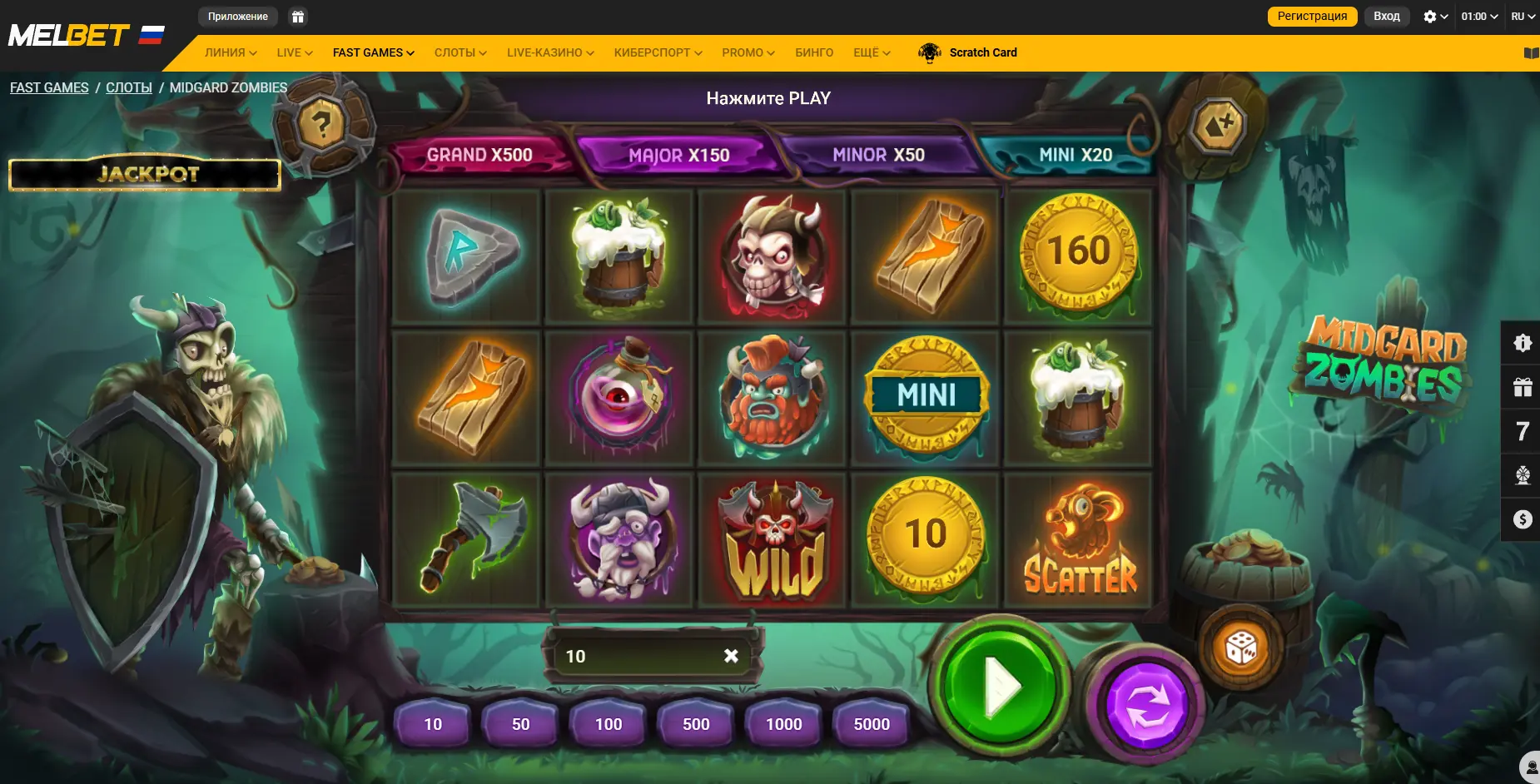Follow the FAST GAMES breadcrumb link
1540x784 pixels.
pyautogui.click(x=49, y=87)
